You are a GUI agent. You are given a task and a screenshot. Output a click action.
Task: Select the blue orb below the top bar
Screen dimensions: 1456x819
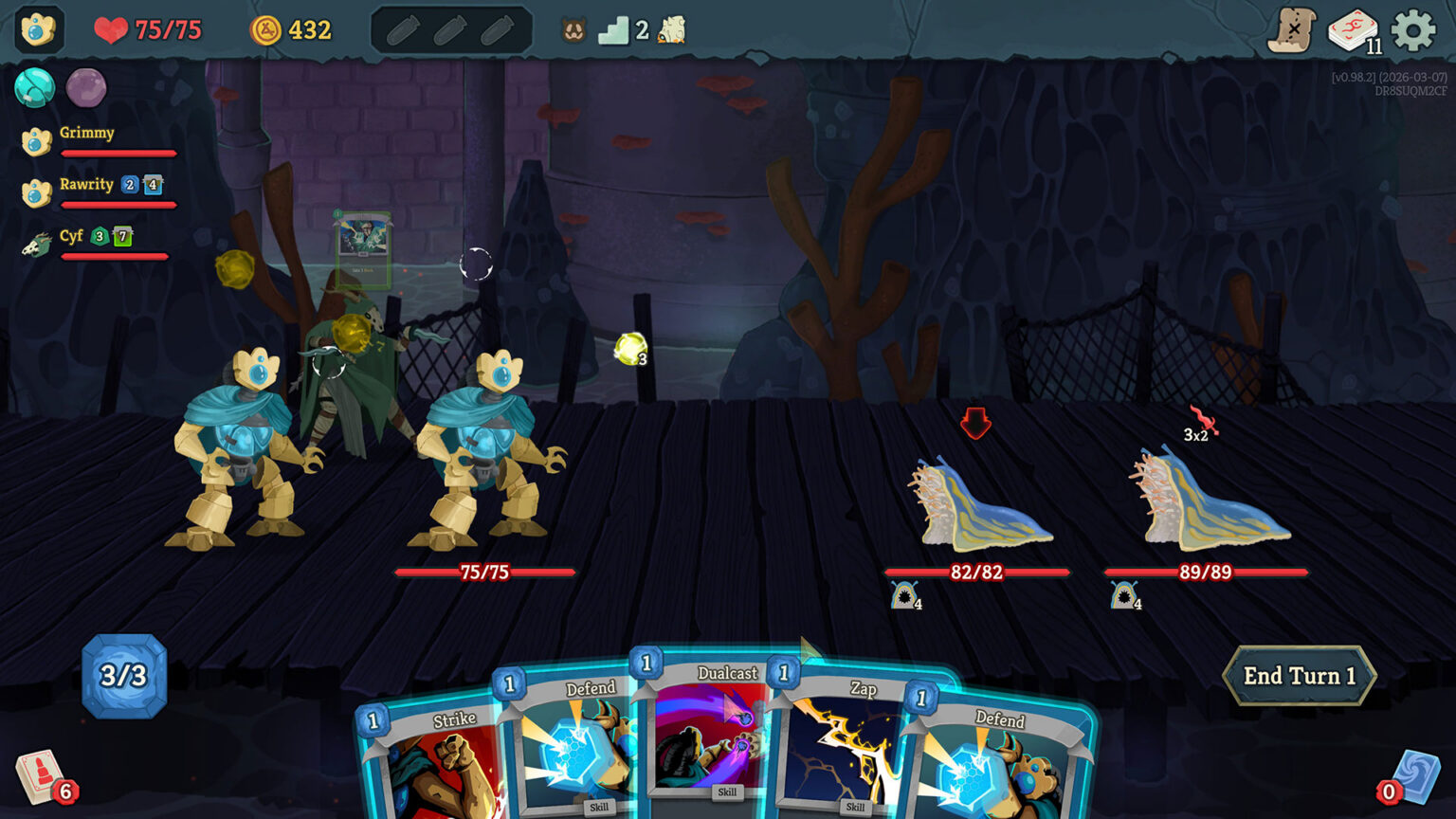pyautogui.click(x=35, y=89)
